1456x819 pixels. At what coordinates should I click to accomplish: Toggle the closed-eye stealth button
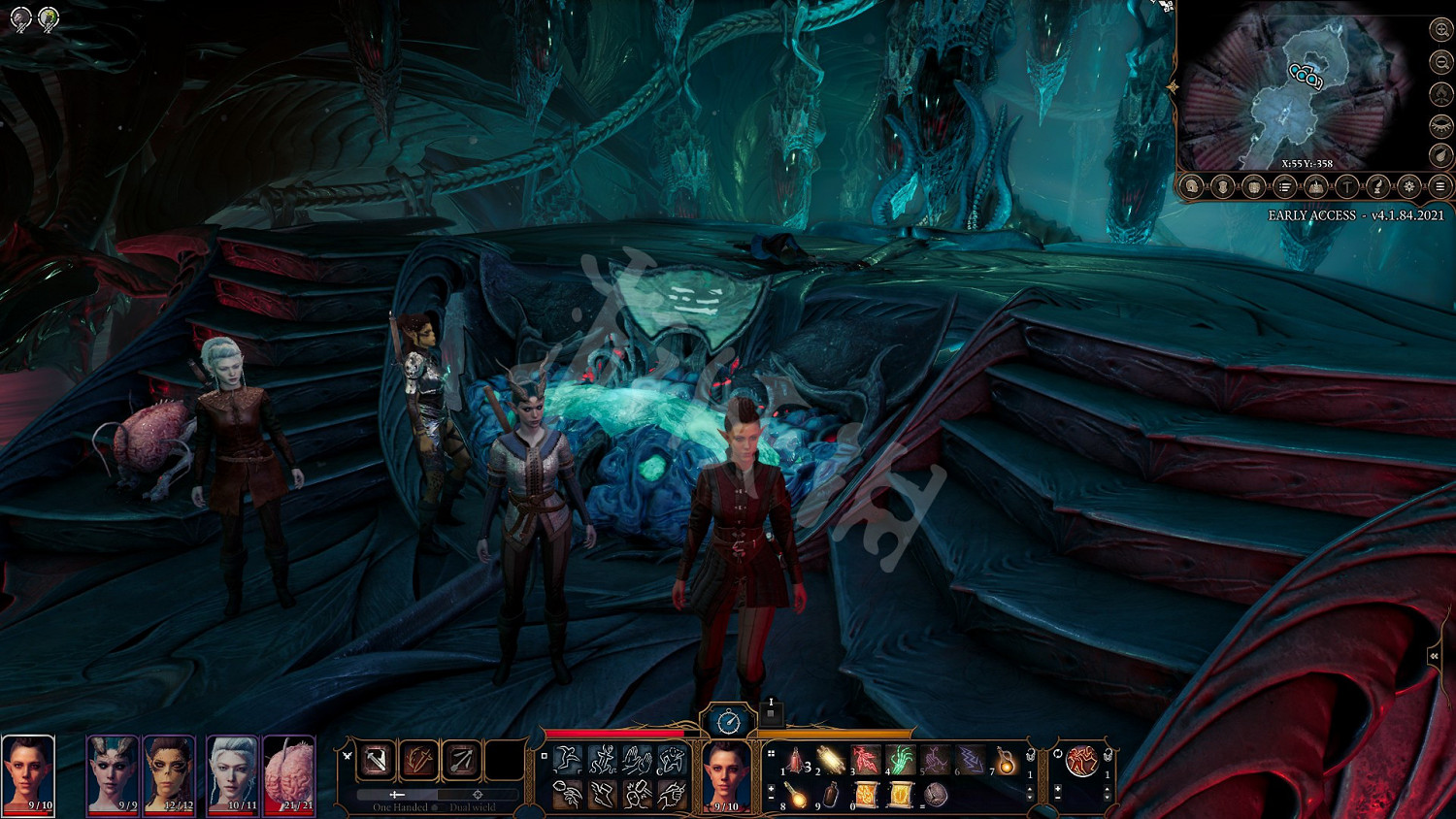pos(1441,125)
